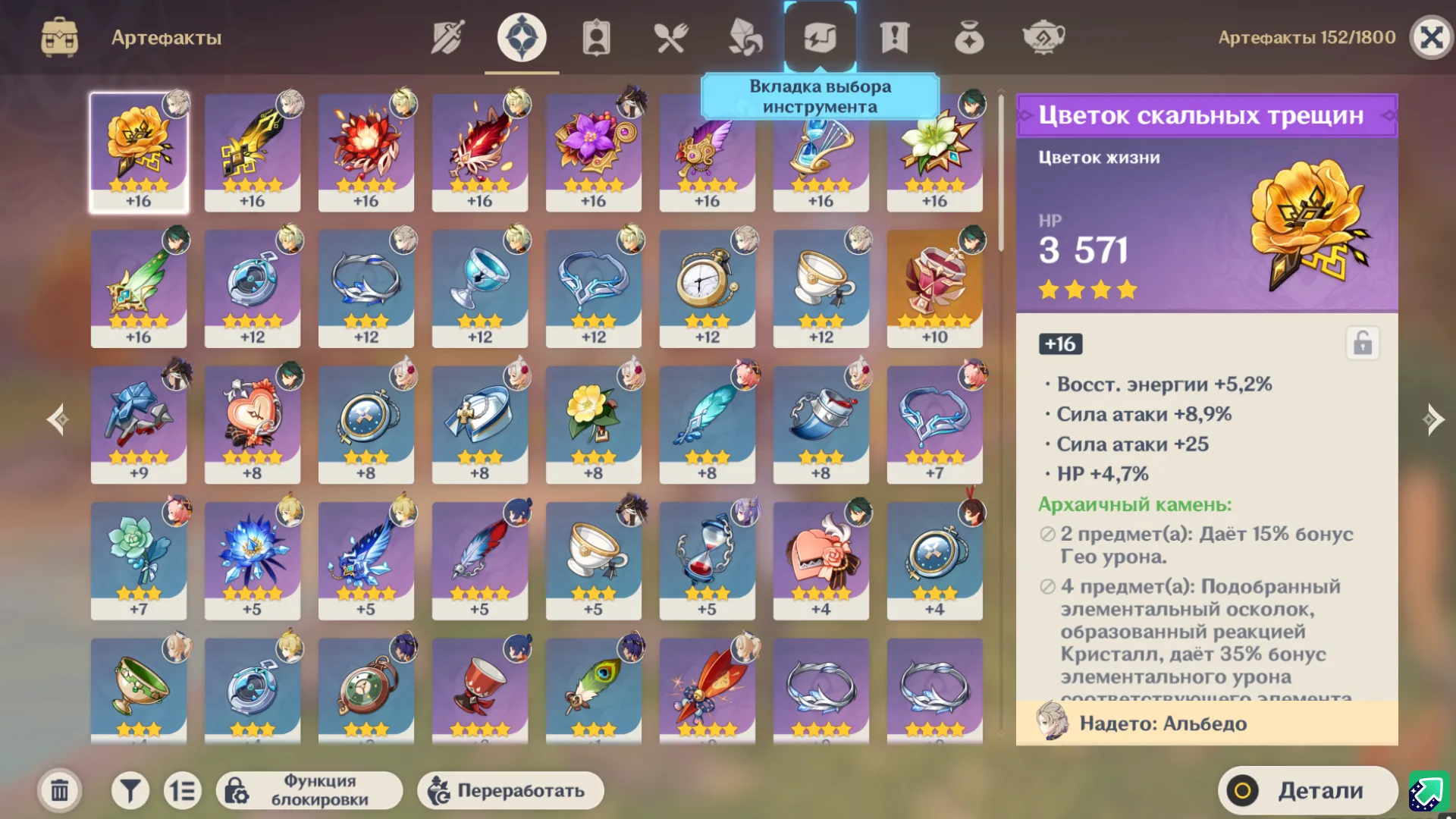Viewport: 1456px width, 819px height.
Task: Open the materials tab crystal icon
Action: 745,36
